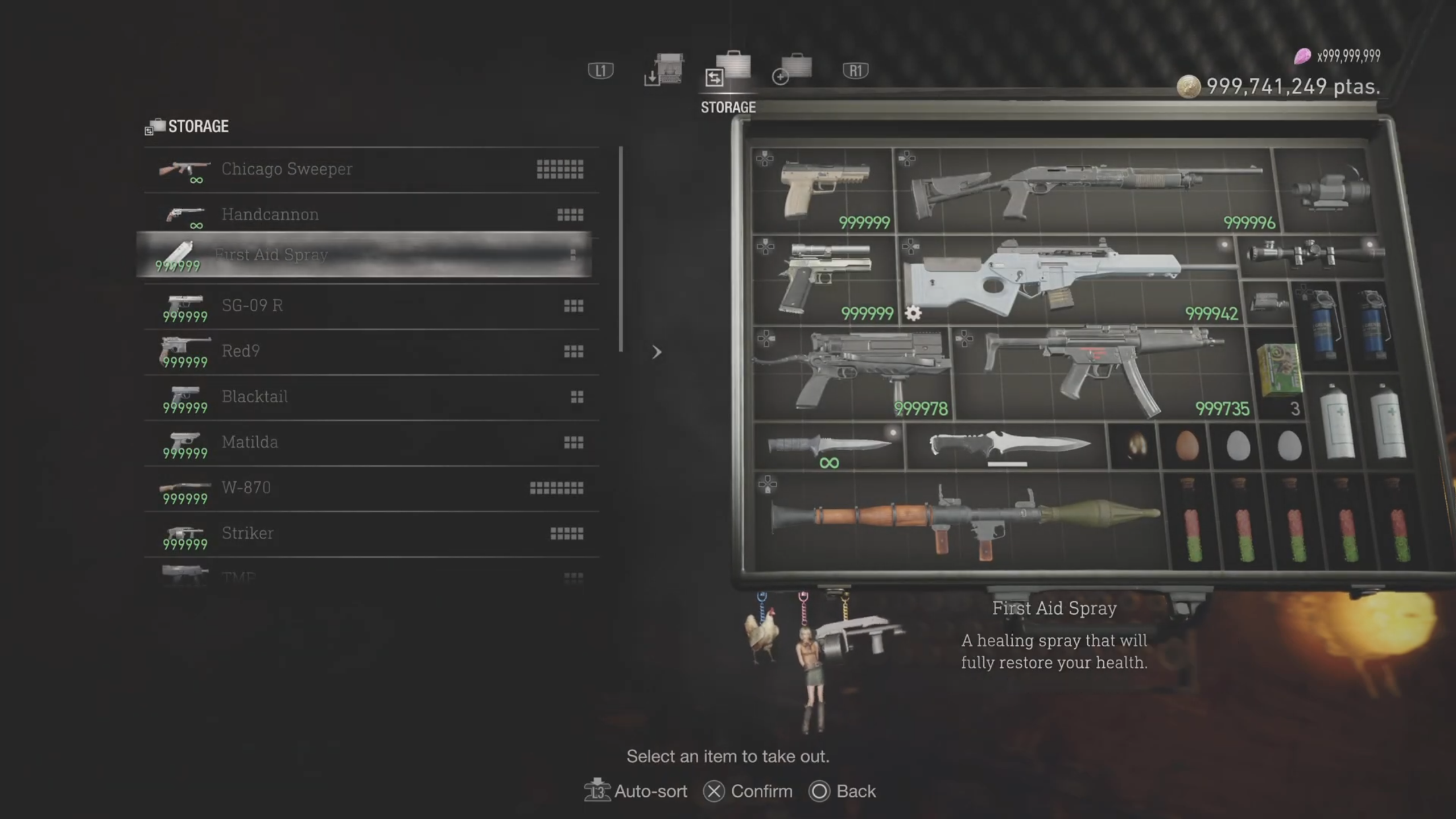Choose the Handcannon storage entry

(x=371, y=215)
